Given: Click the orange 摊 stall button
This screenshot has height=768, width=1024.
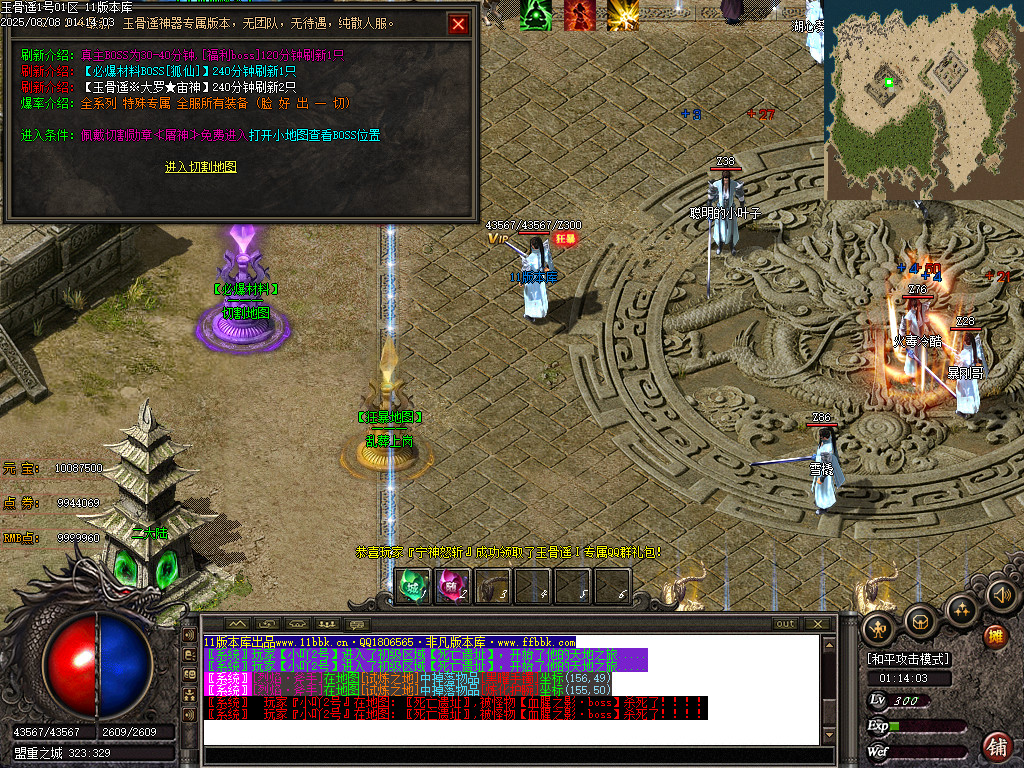Looking at the screenshot, I should (995, 636).
